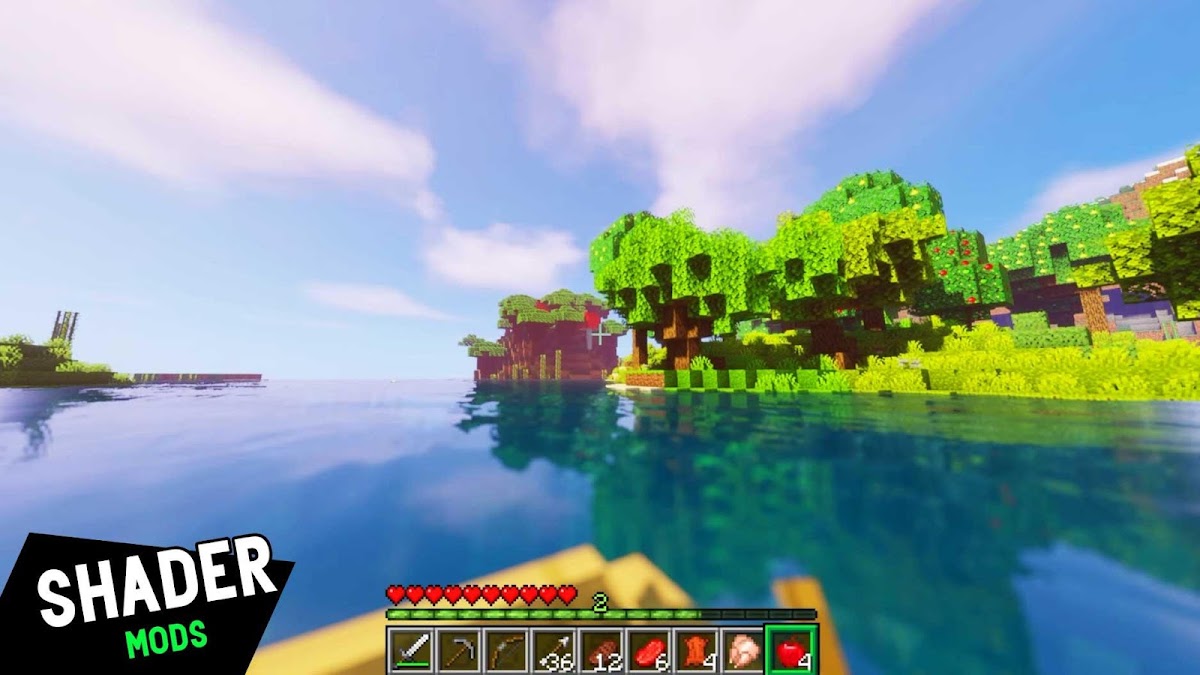The width and height of the screenshot is (1200, 675).
Task: Click the highlighted red apple slot
Action: (x=791, y=651)
